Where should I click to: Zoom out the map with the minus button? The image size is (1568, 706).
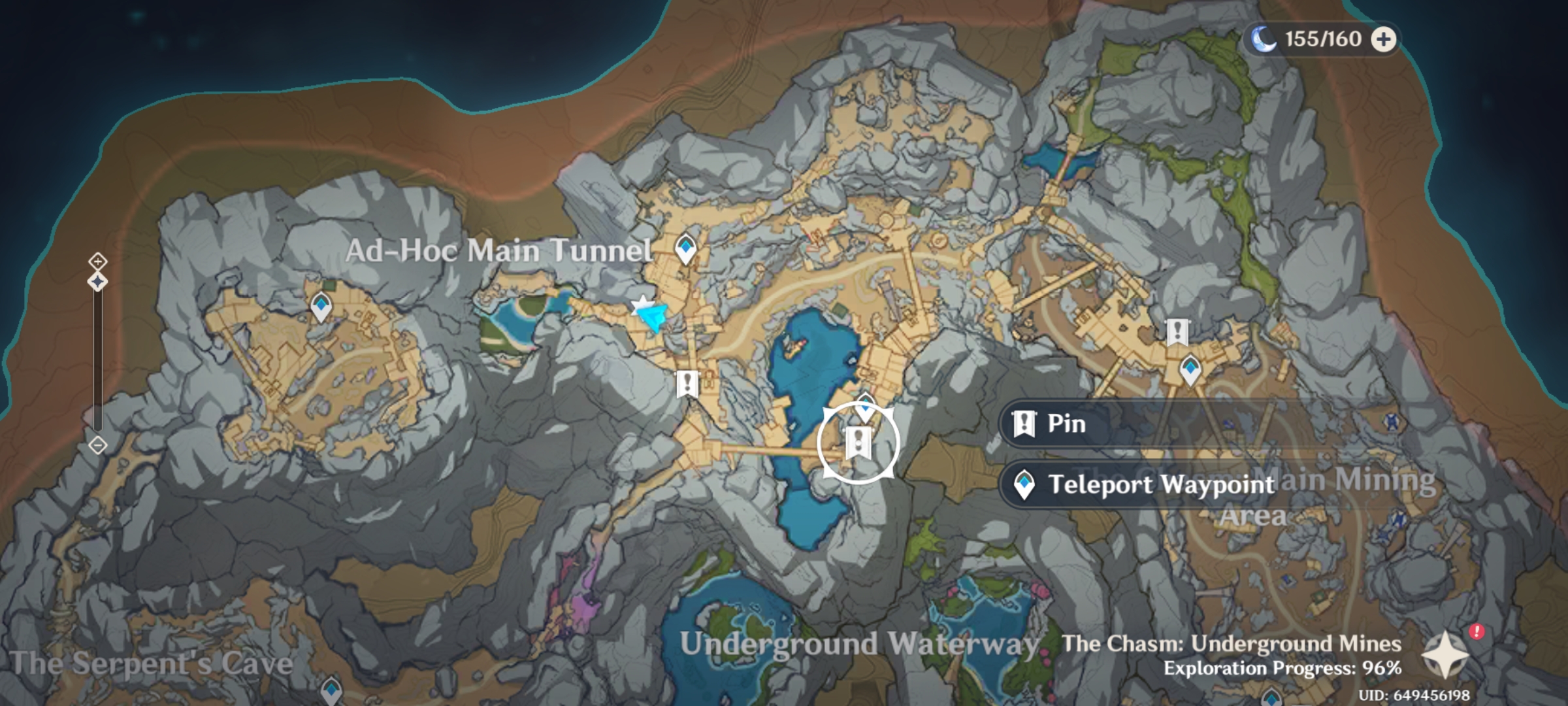pyautogui.click(x=97, y=446)
